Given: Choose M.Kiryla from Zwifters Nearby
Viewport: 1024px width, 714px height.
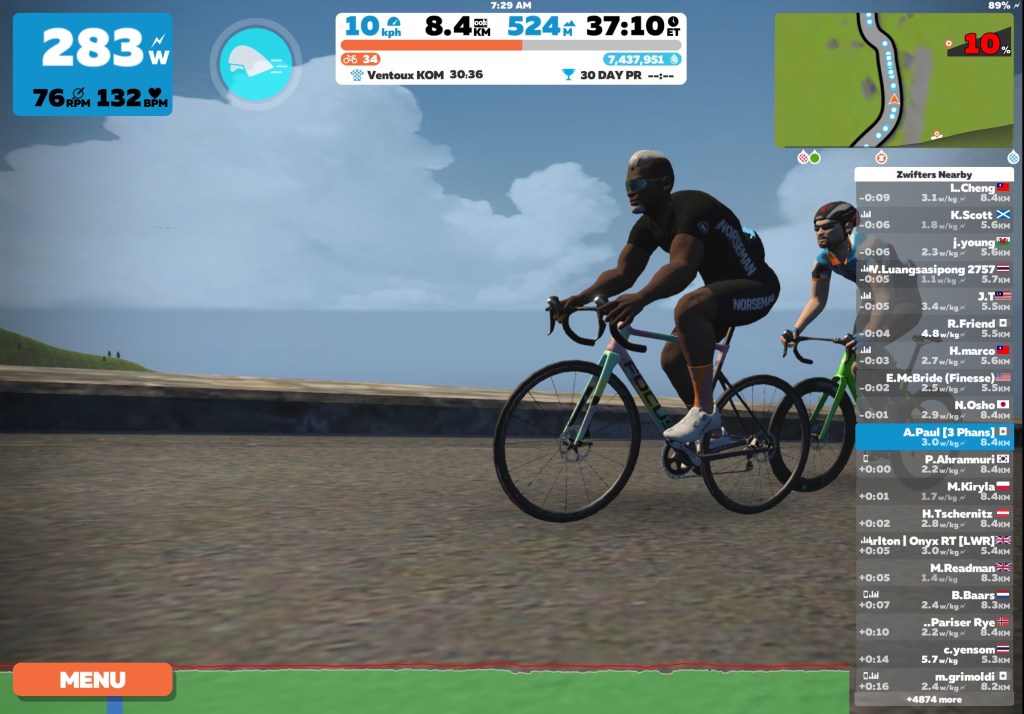Looking at the screenshot, I should tap(933, 491).
